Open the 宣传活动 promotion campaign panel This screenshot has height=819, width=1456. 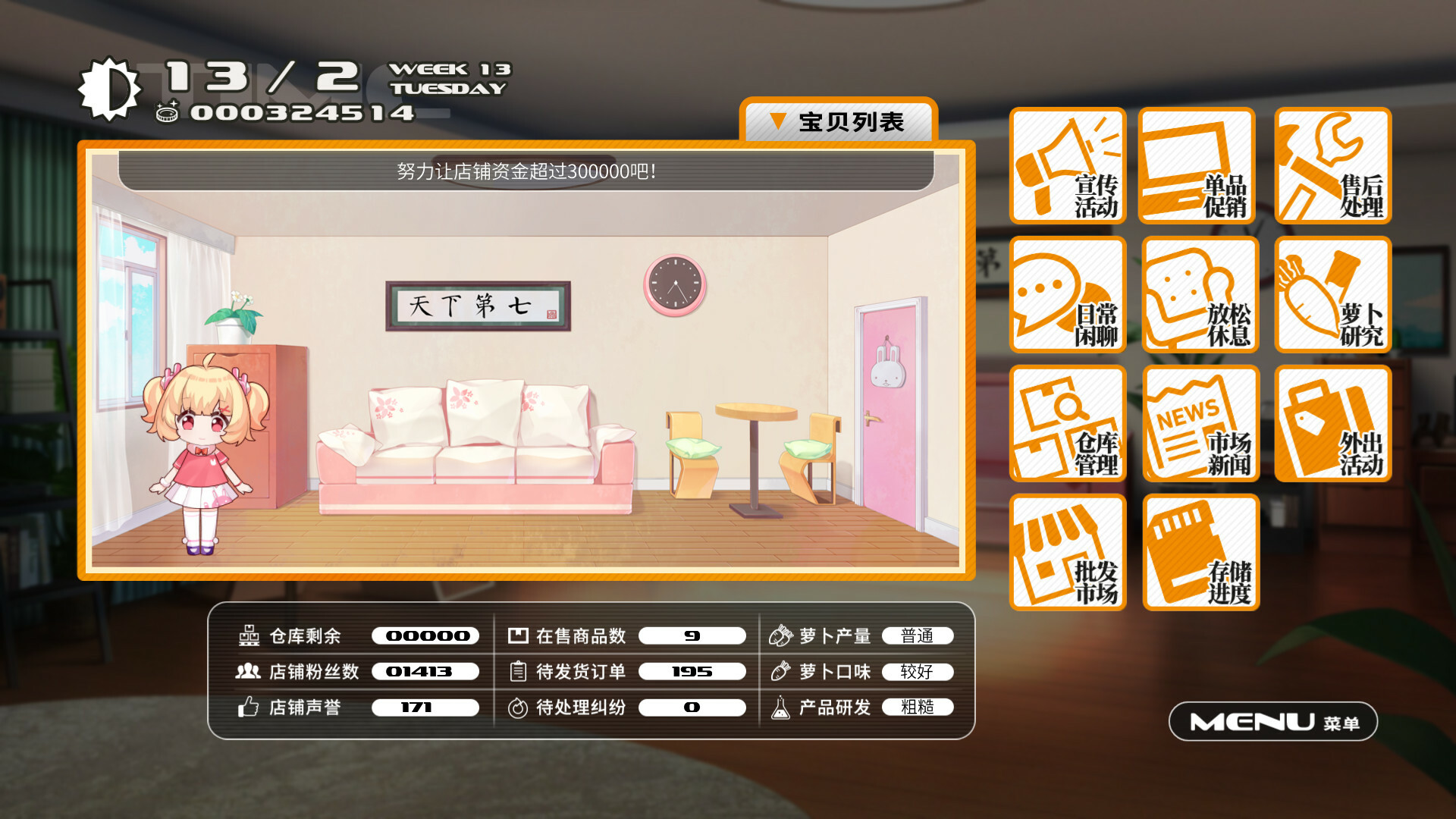1068,166
